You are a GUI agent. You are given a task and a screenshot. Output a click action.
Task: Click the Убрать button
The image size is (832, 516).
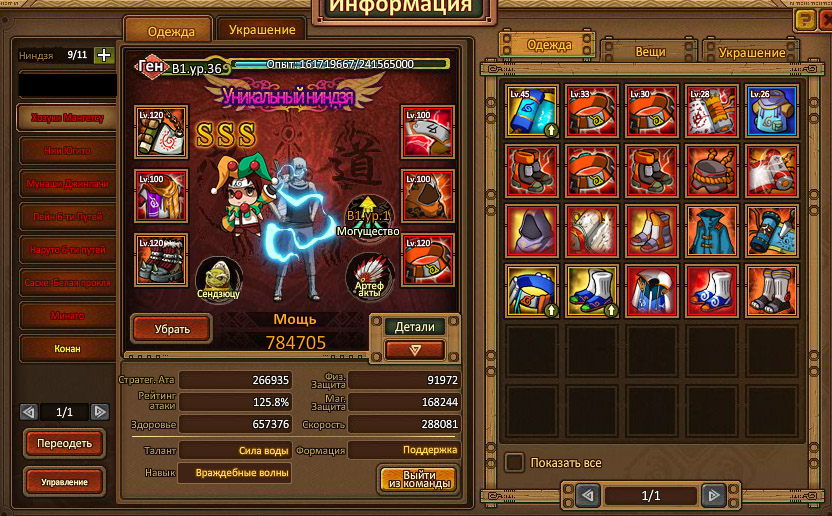pyautogui.click(x=171, y=328)
